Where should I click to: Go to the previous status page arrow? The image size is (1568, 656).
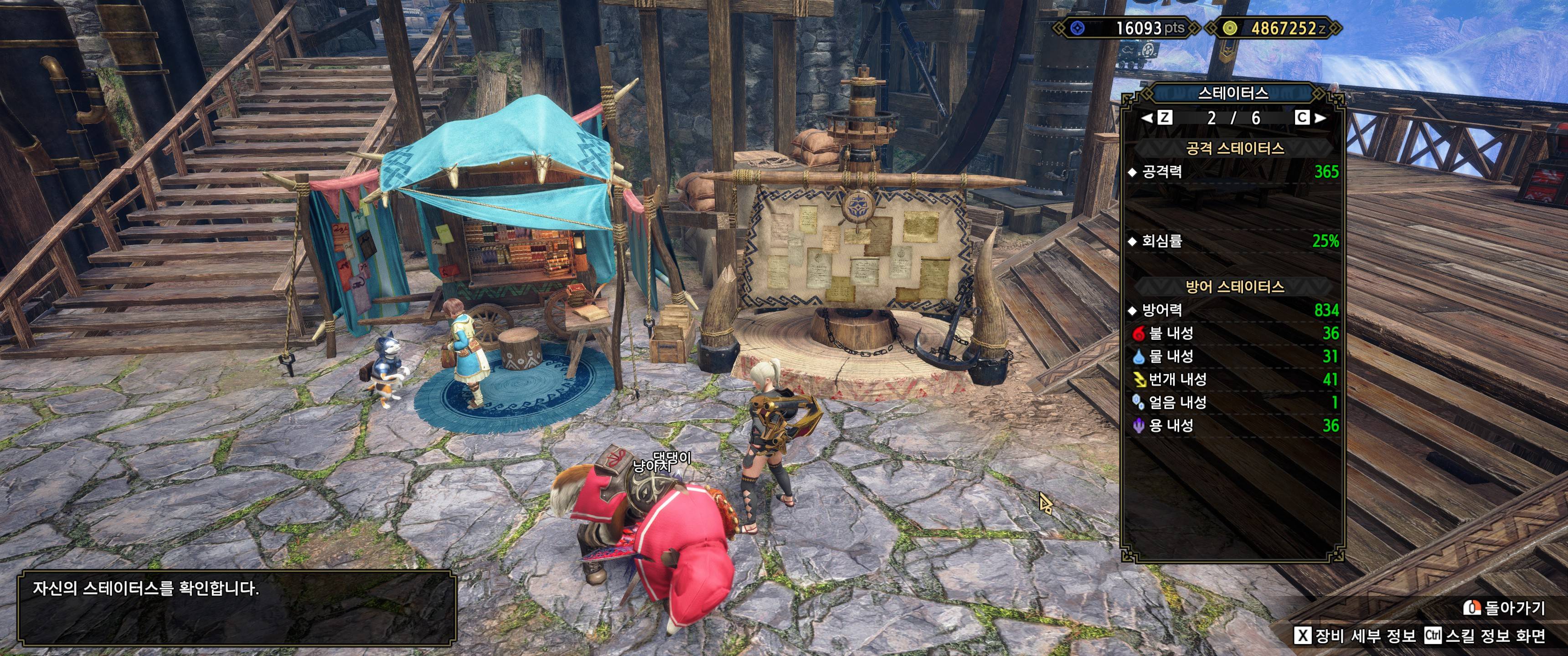(1147, 118)
